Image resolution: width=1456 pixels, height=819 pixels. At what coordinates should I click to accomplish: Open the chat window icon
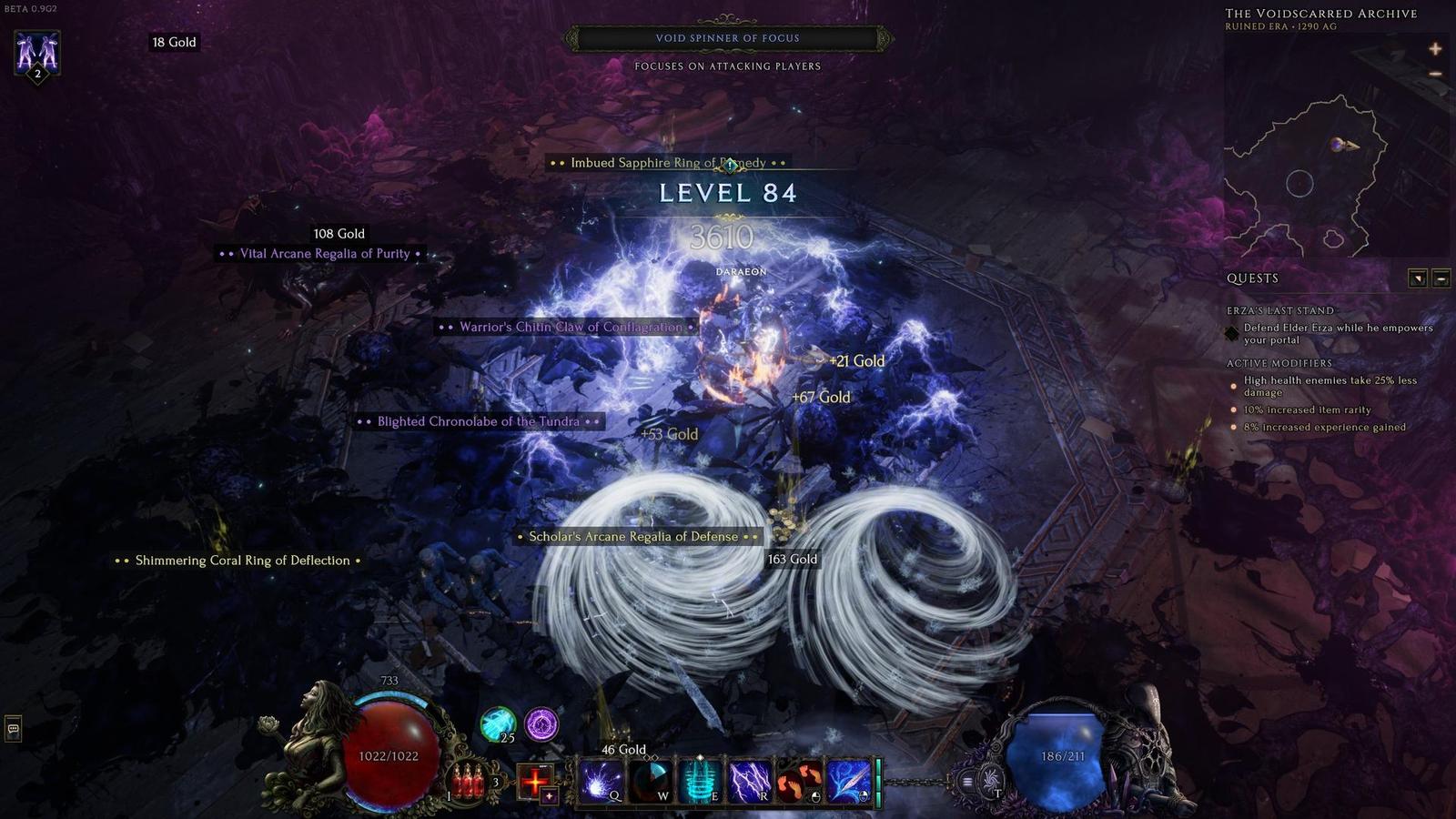[x=13, y=728]
